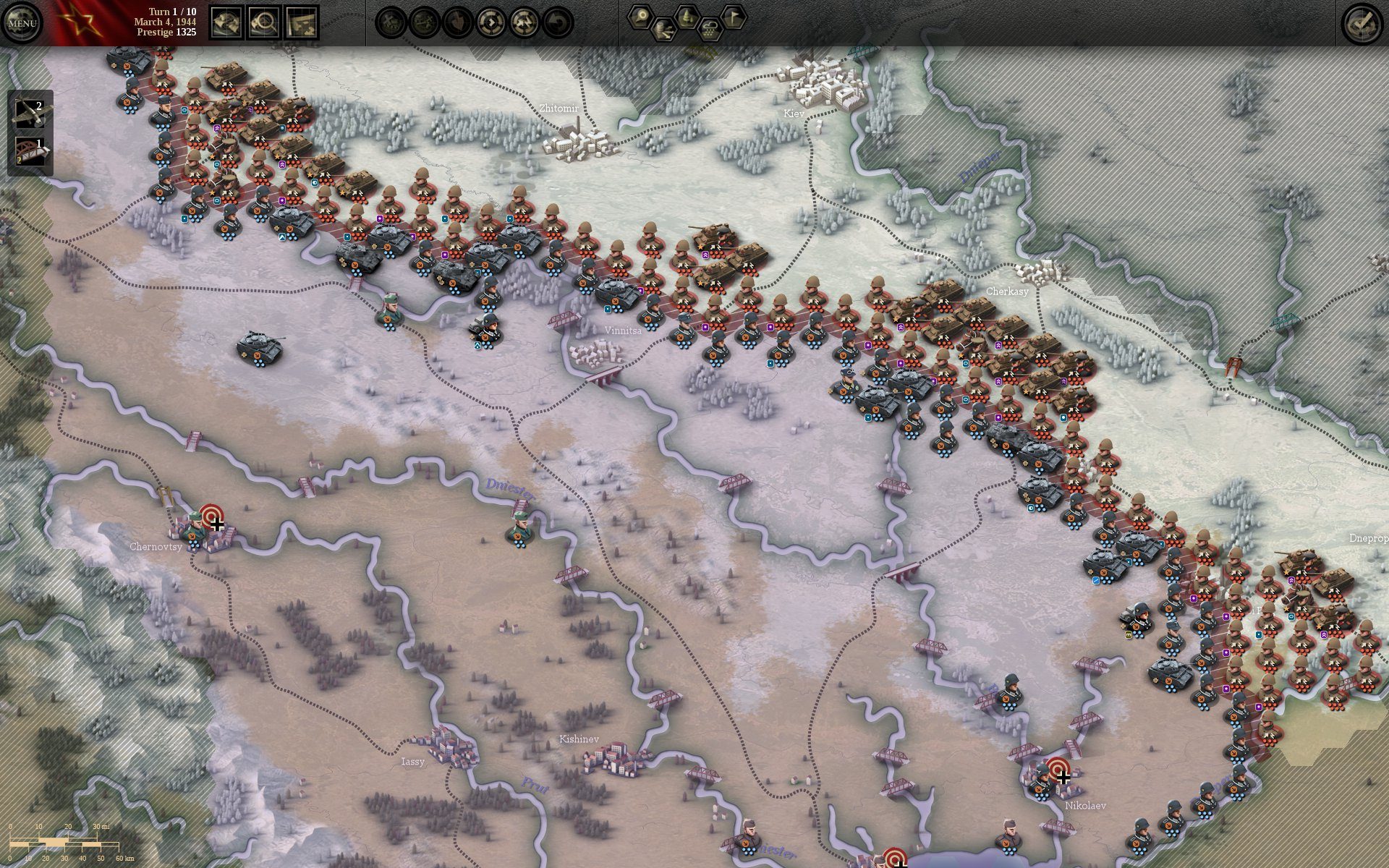Click the tank with arrows square icon
1389x868 pixels.
(x=226, y=23)
